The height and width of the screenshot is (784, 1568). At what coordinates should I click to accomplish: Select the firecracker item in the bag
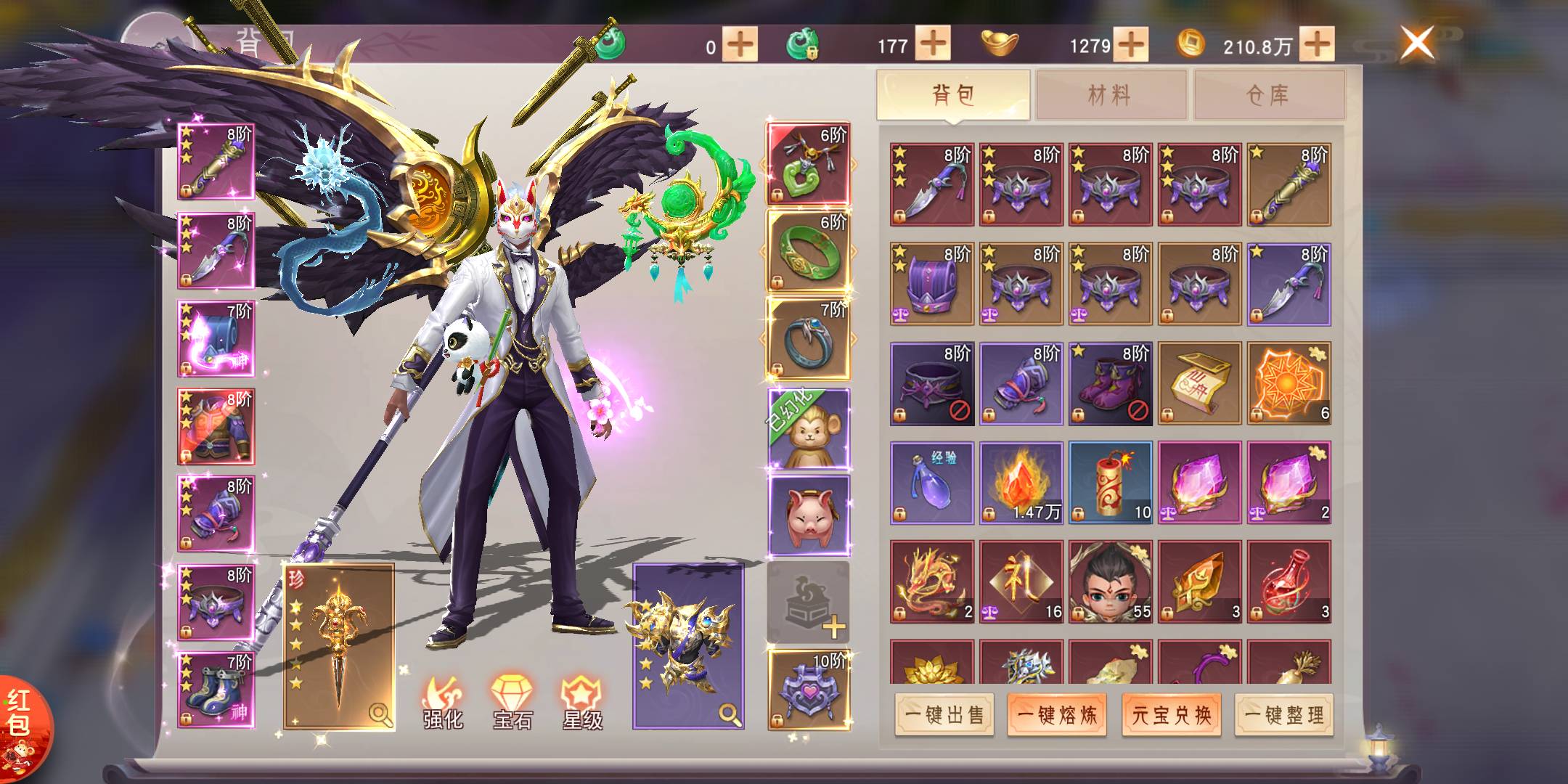[x=1110, y=483]
